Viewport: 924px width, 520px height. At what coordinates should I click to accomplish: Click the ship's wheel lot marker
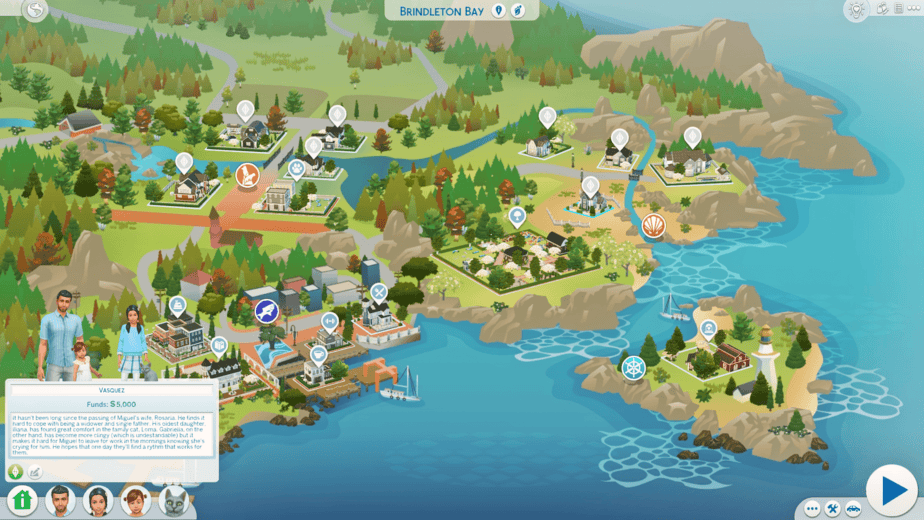pos(633,367)
